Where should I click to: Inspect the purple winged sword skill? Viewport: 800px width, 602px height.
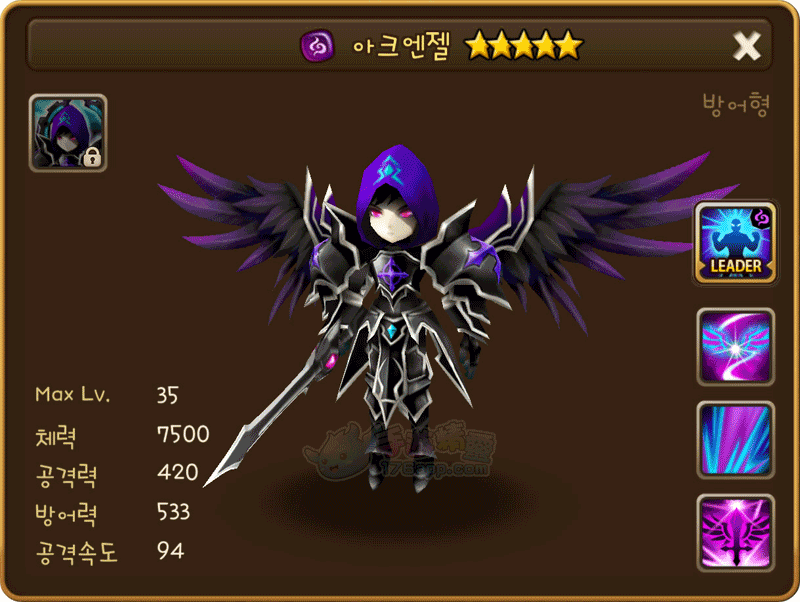tap(736, 532)
